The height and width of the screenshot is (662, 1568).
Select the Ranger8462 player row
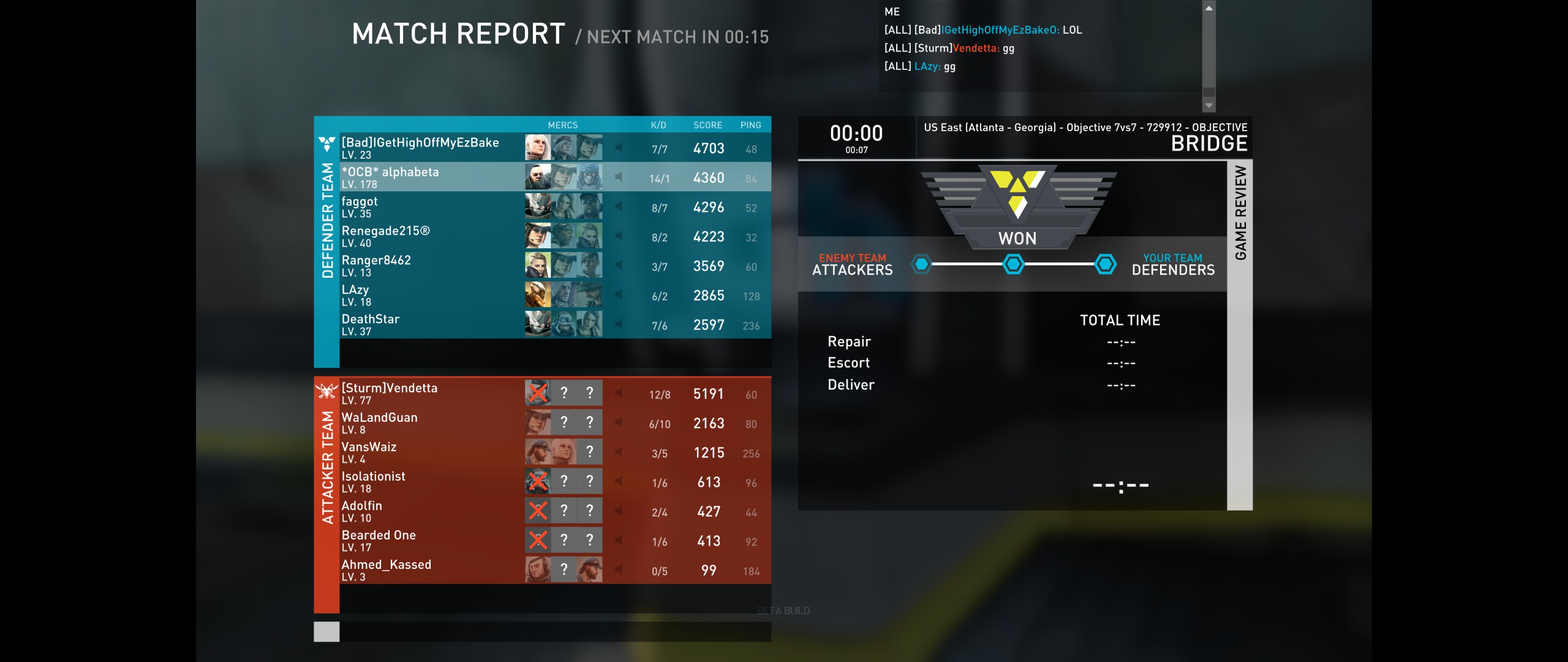(429, 265)
